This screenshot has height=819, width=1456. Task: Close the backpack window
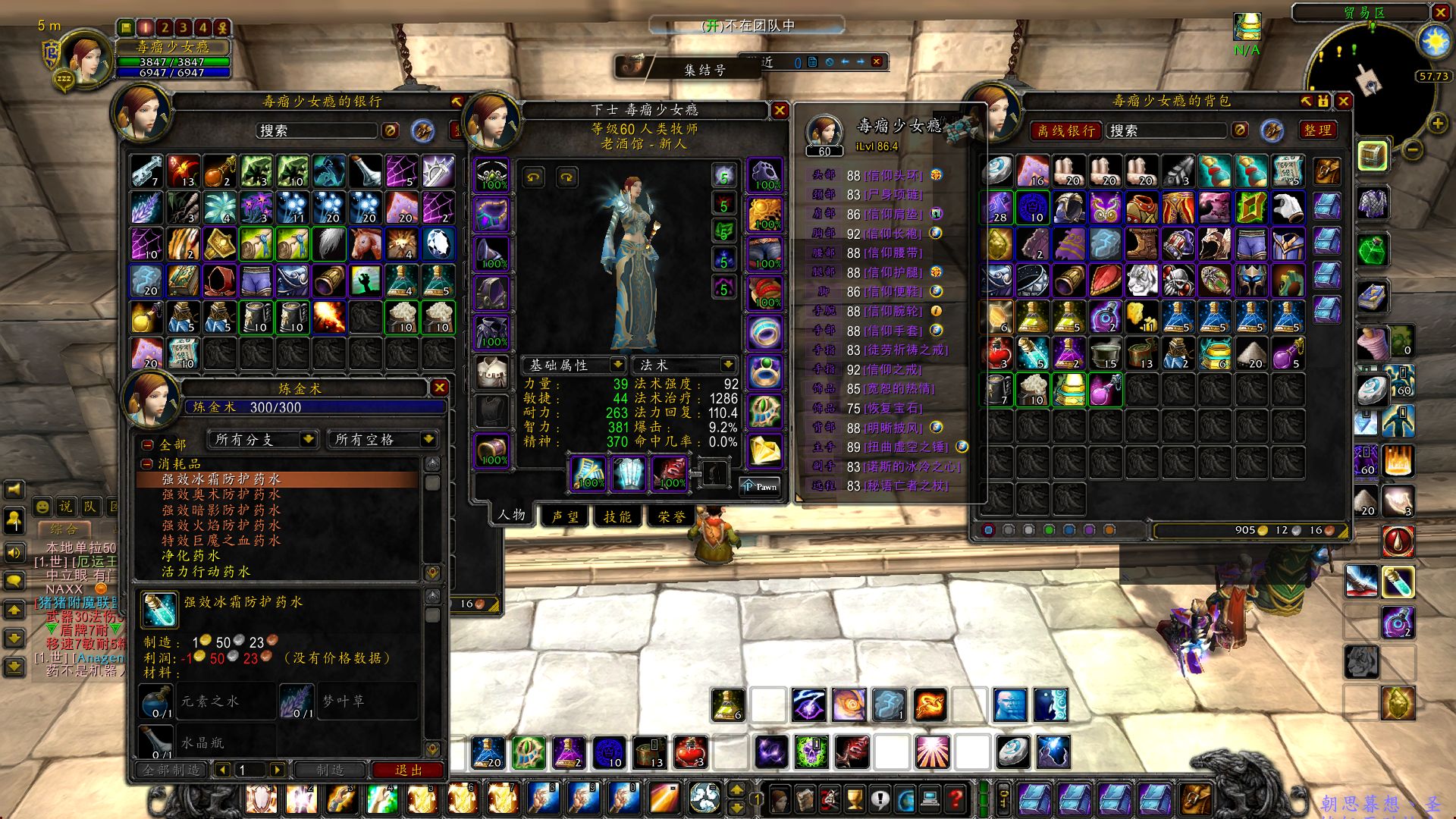coord(1343,101)
